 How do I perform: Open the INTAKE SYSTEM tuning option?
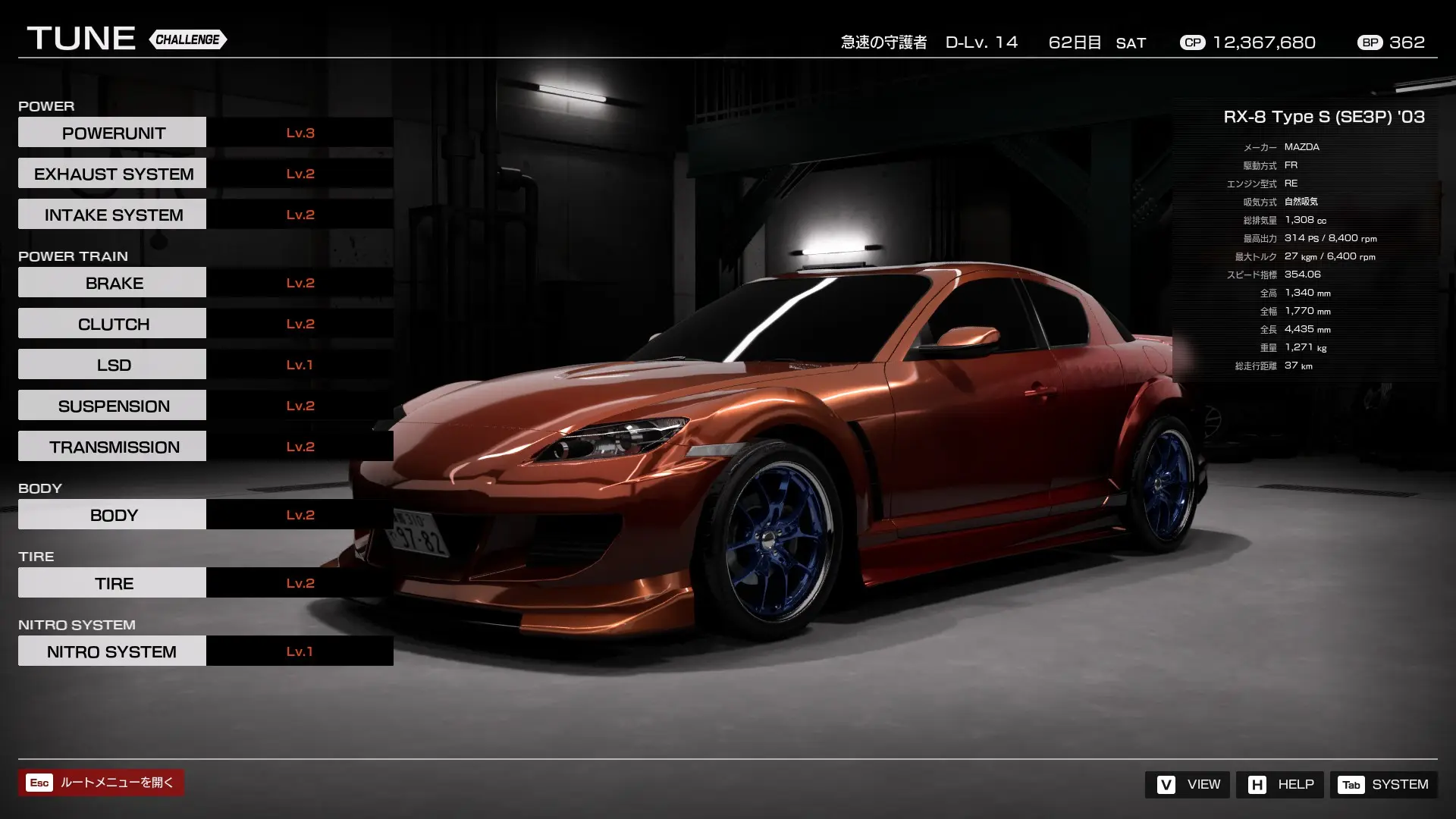click(111, 214)
